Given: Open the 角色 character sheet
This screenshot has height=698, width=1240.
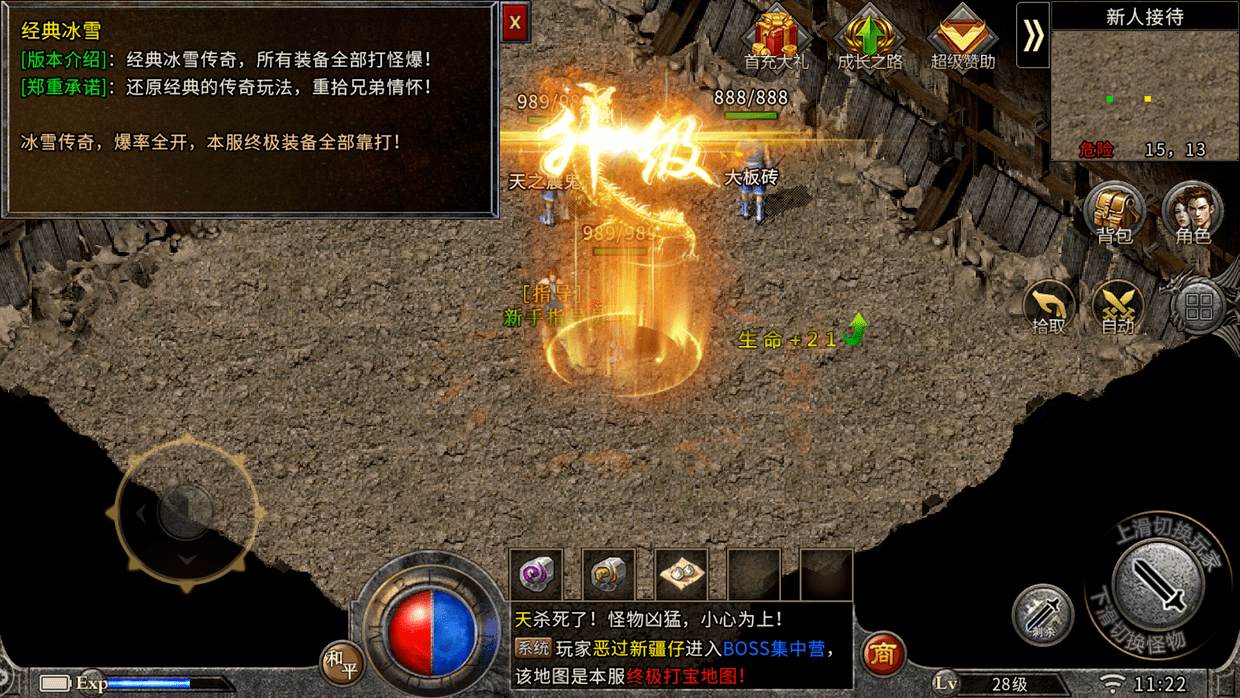Looking at the screenshot, I should coord(1192,212).
